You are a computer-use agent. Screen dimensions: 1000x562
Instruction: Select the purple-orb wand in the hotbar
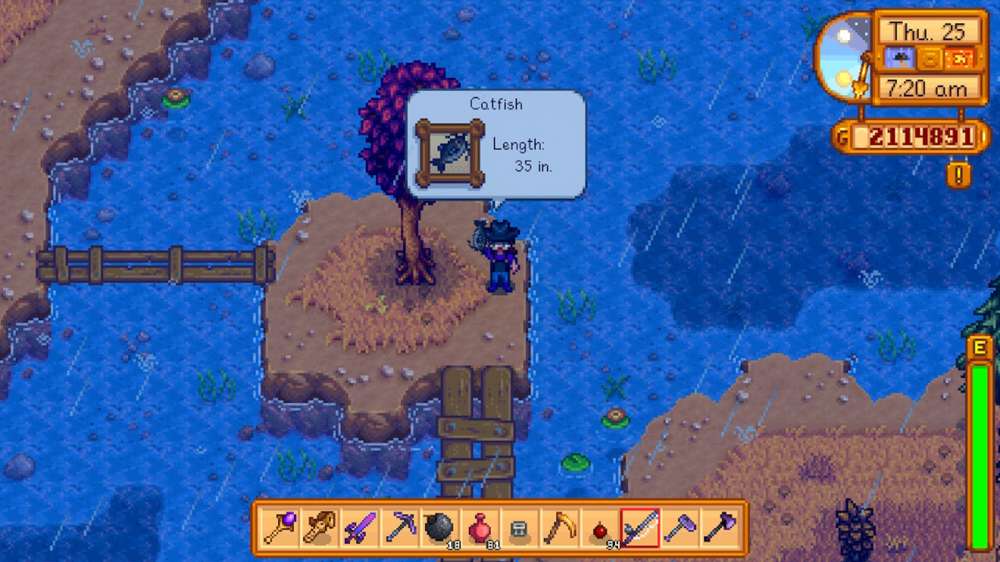pyautogui.click(x=278, y=527)
